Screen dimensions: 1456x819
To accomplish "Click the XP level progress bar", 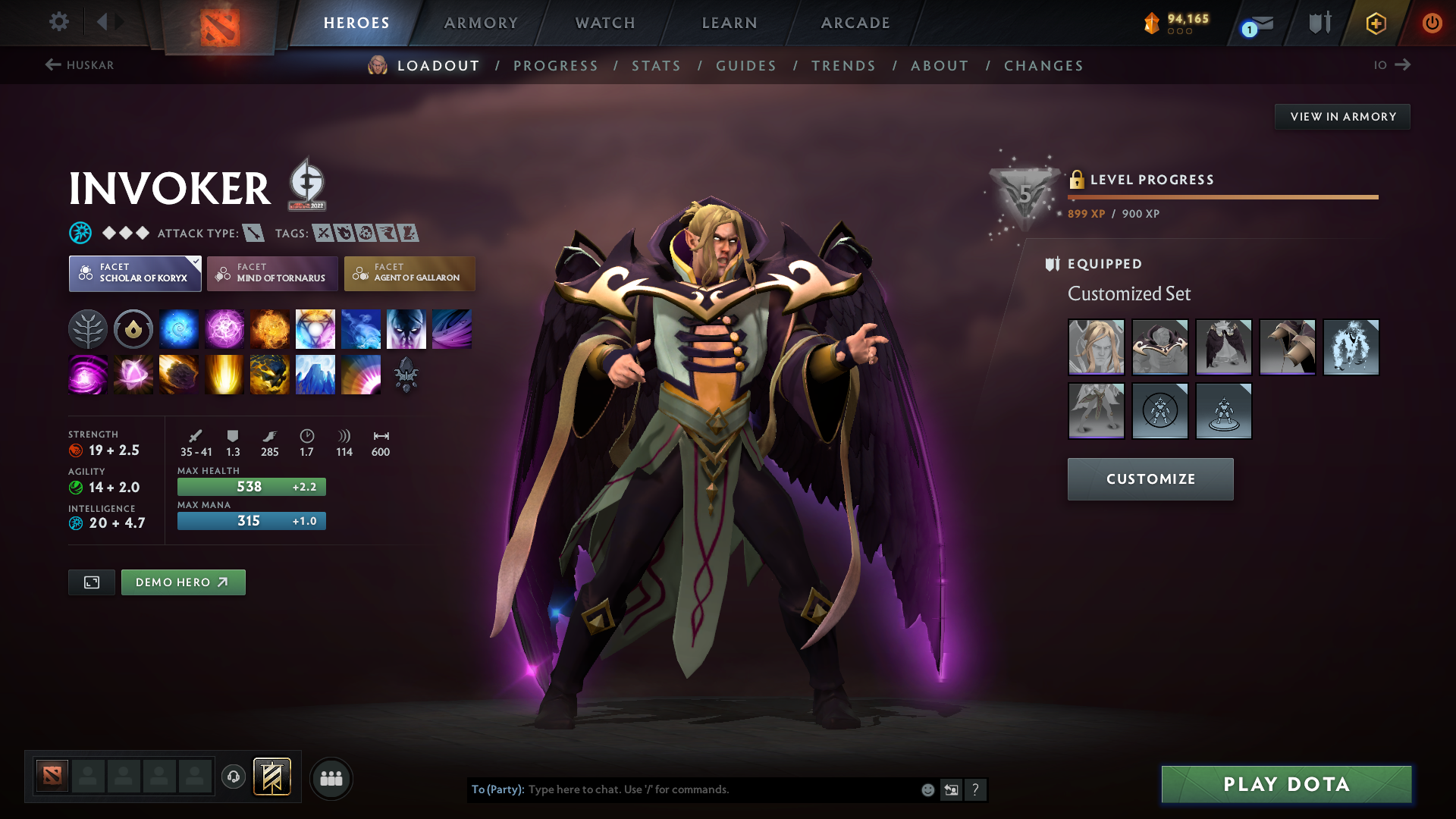I will (1222, 198).
